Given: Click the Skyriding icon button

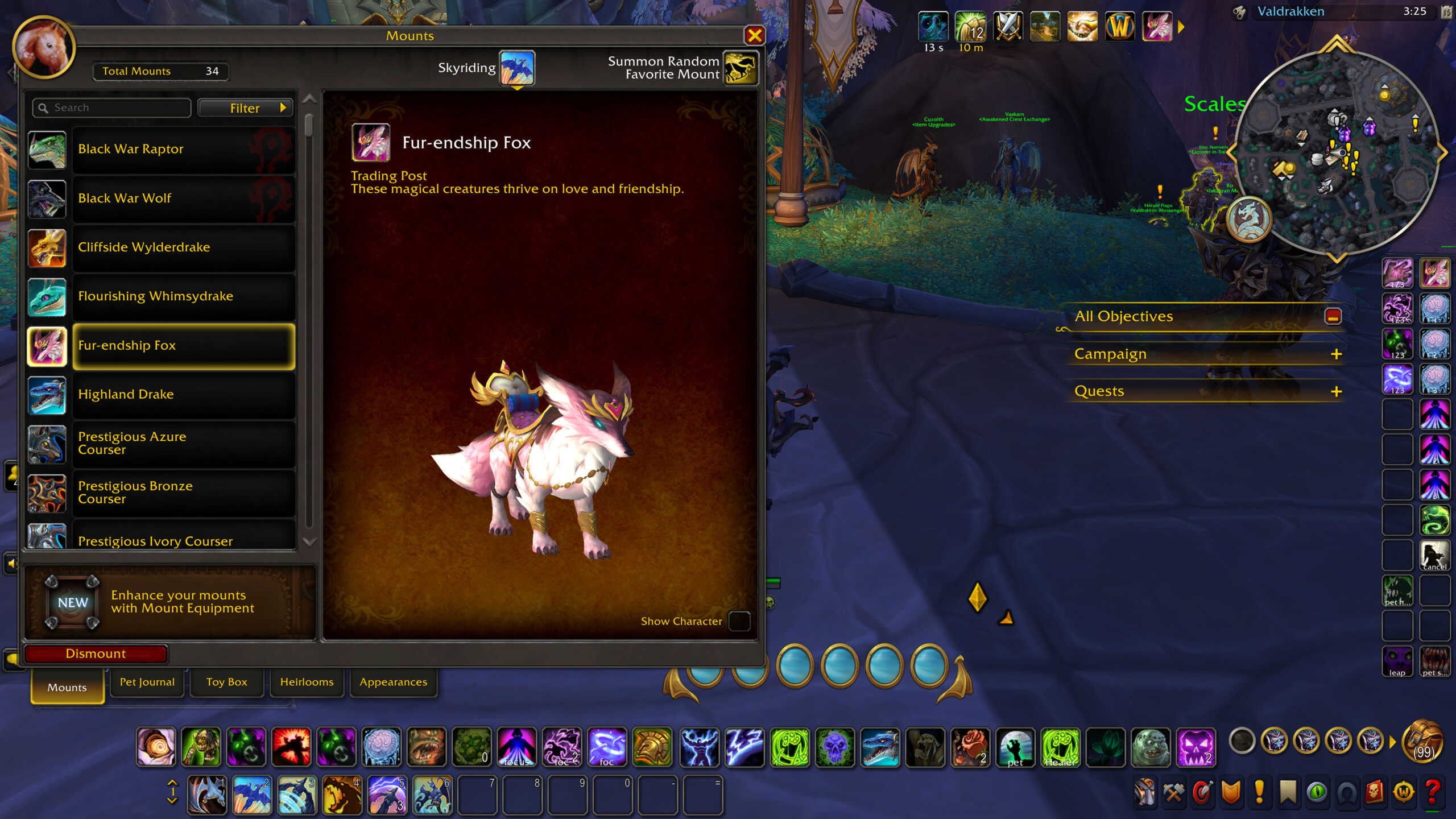Looking at the screenshot, I should click(x=516, y=68).
